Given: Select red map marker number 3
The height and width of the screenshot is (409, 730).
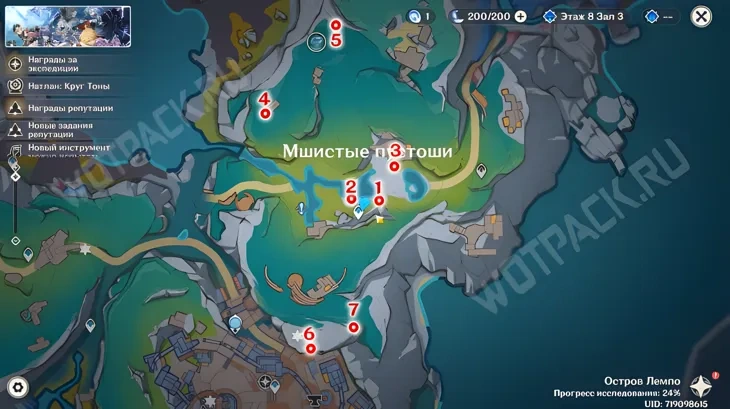Looking at the screenshot, I should pos(395,166).
